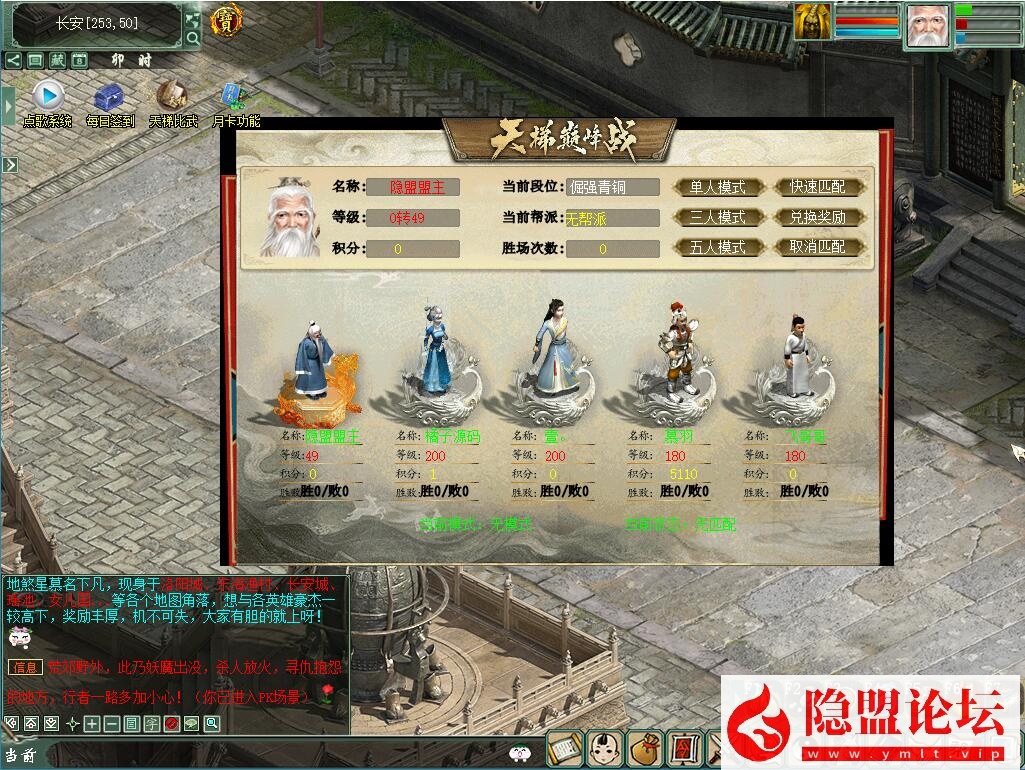Image resolution: width=1025 pixels, height=770 pixels.
Task: Open 月卡功能 monthly card feature
Action: (235, 98)
